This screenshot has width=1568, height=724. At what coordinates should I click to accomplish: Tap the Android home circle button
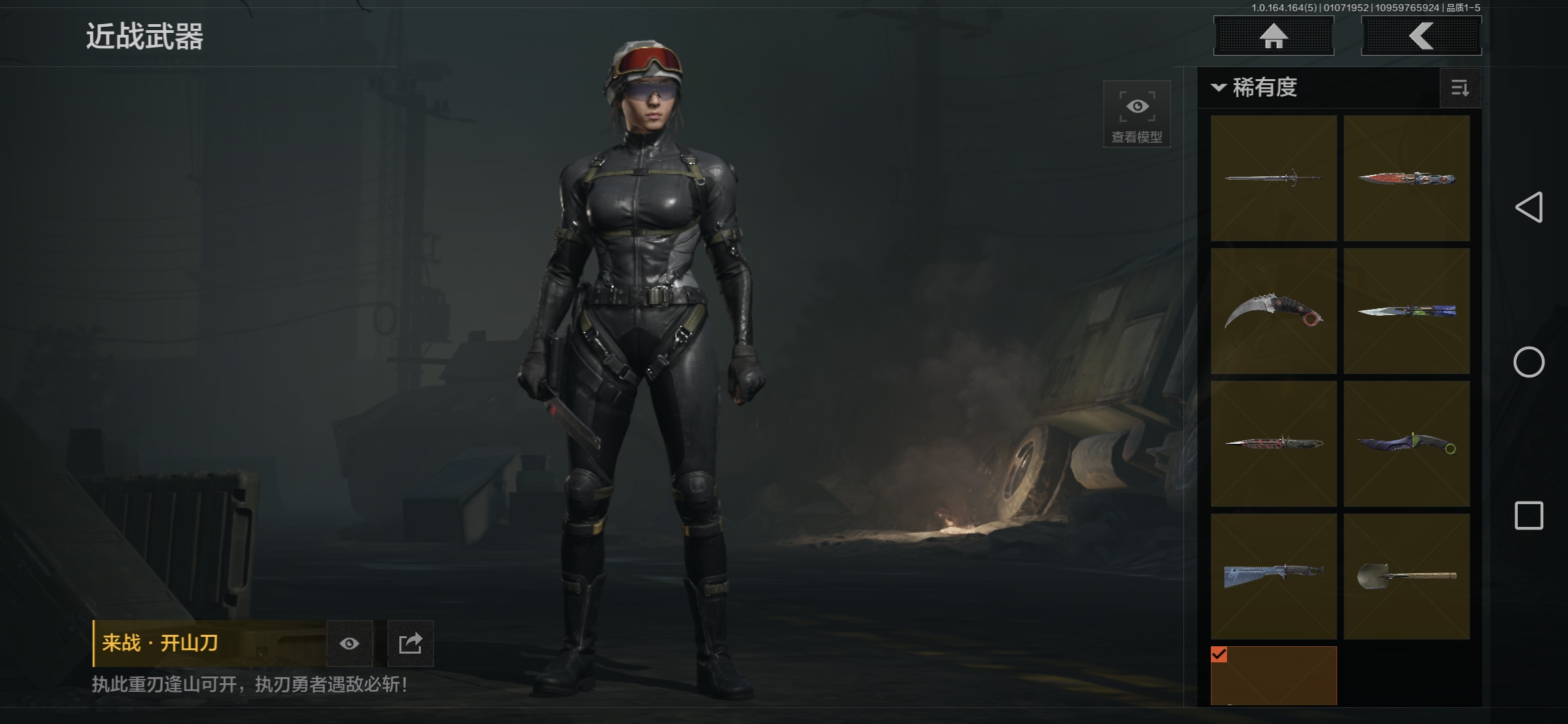coord(1528,362)
